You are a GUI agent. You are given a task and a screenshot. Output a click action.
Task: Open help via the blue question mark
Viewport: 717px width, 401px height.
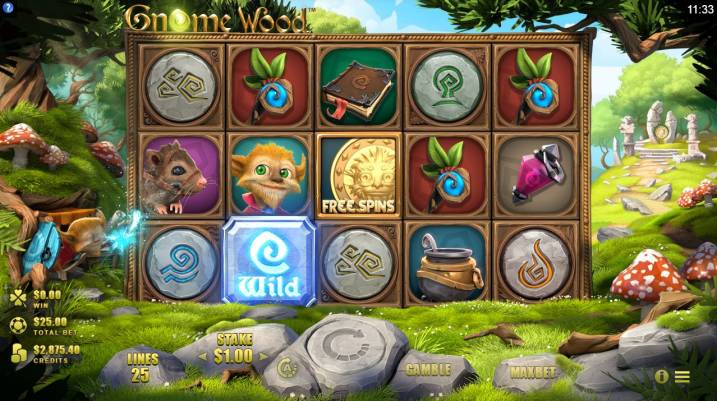(x=8, y=9)
